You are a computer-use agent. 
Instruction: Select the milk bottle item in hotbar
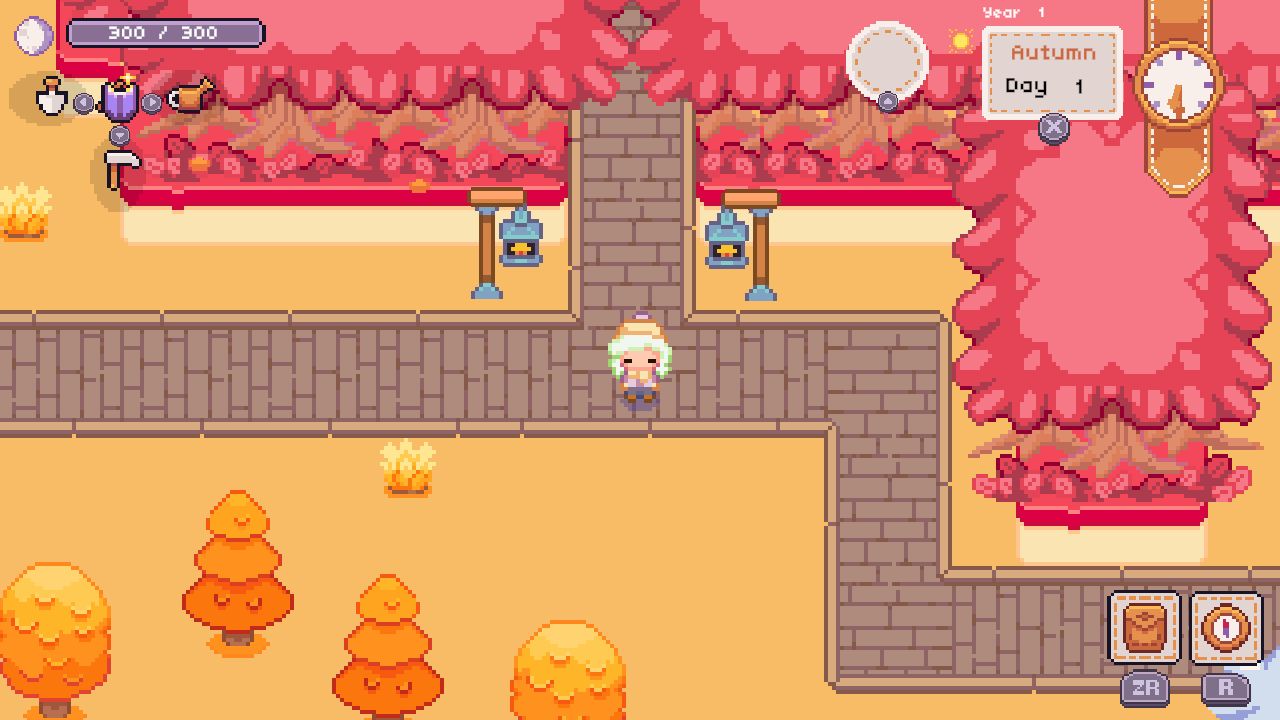click(x=50, y=100)
